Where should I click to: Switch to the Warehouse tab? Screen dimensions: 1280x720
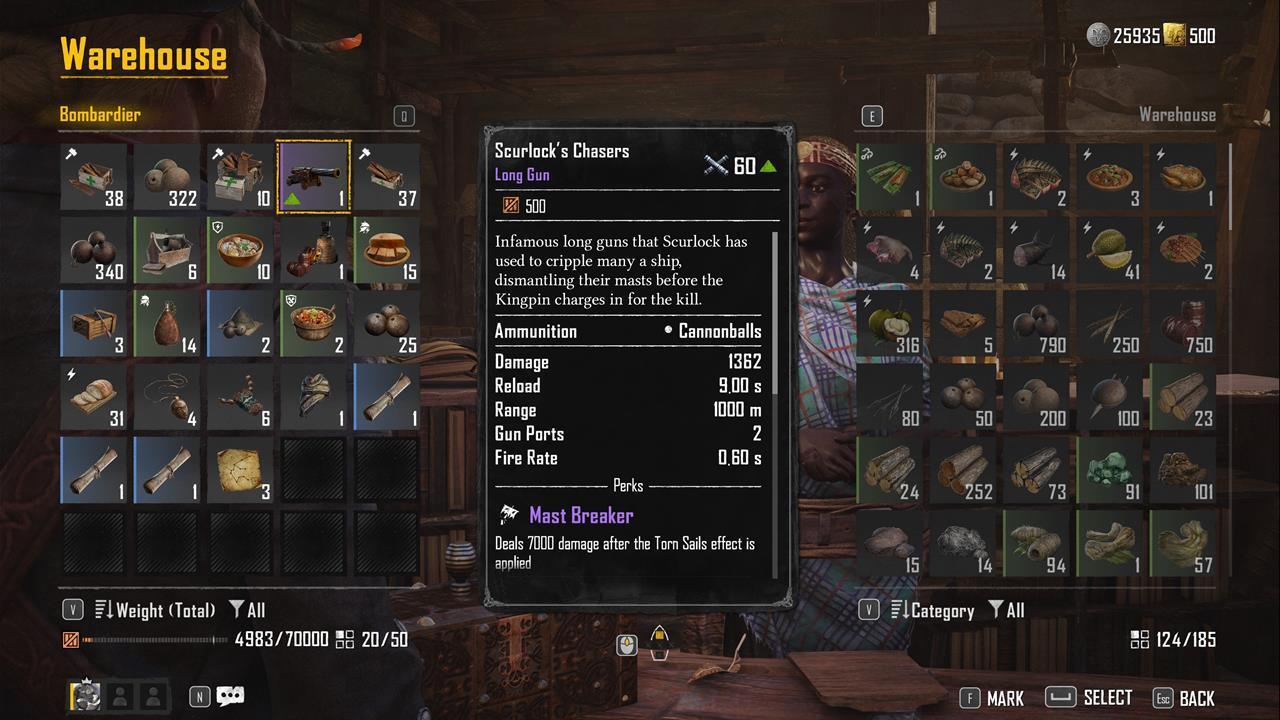1178,114
